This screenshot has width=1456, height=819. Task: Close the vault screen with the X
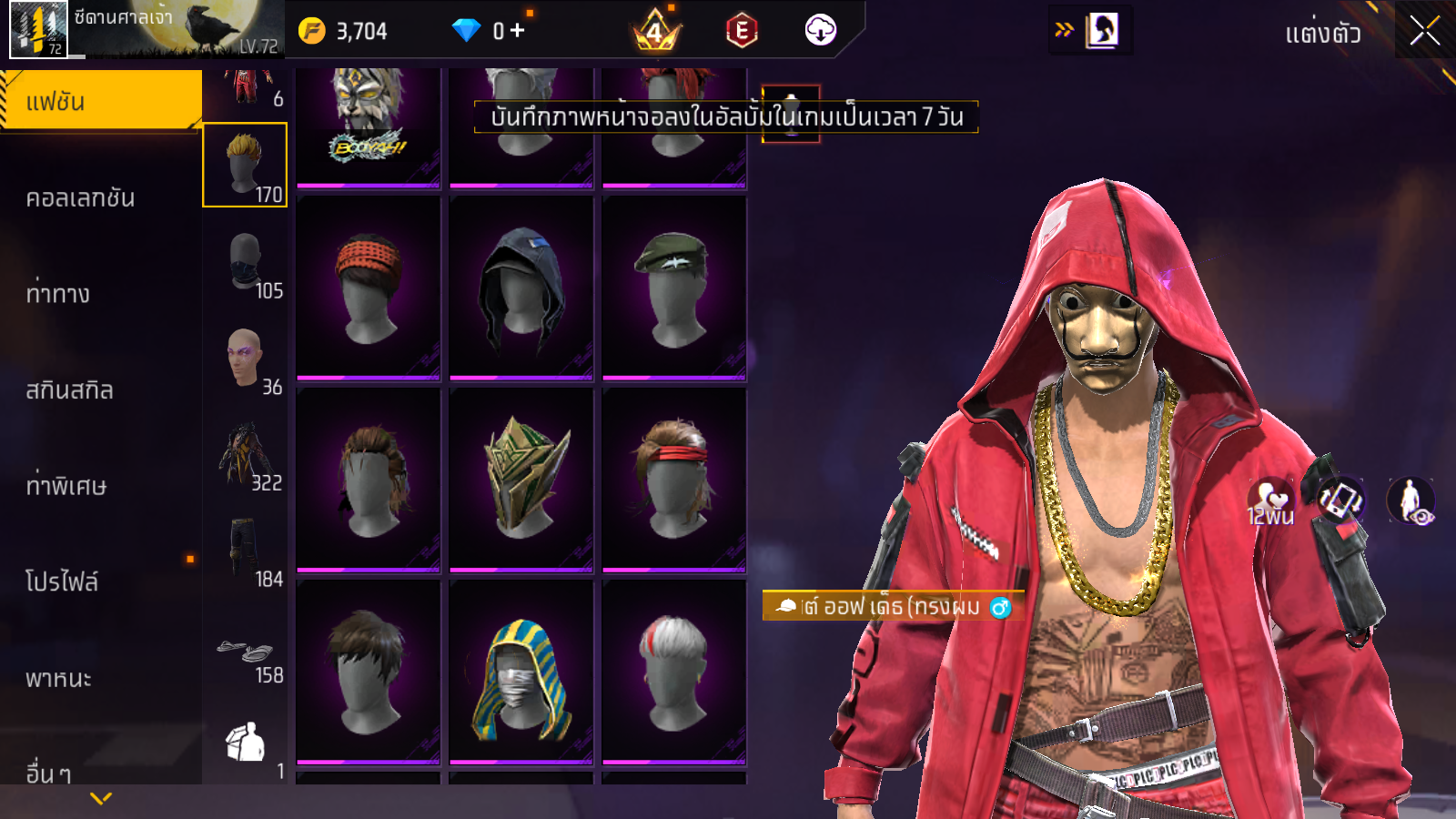click(x=1424, y=32)
